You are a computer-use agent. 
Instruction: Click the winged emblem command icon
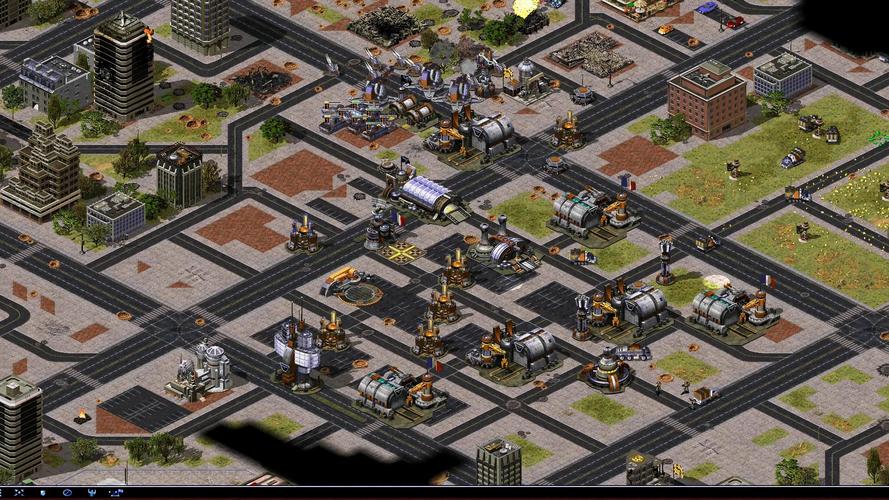[92, 492]
